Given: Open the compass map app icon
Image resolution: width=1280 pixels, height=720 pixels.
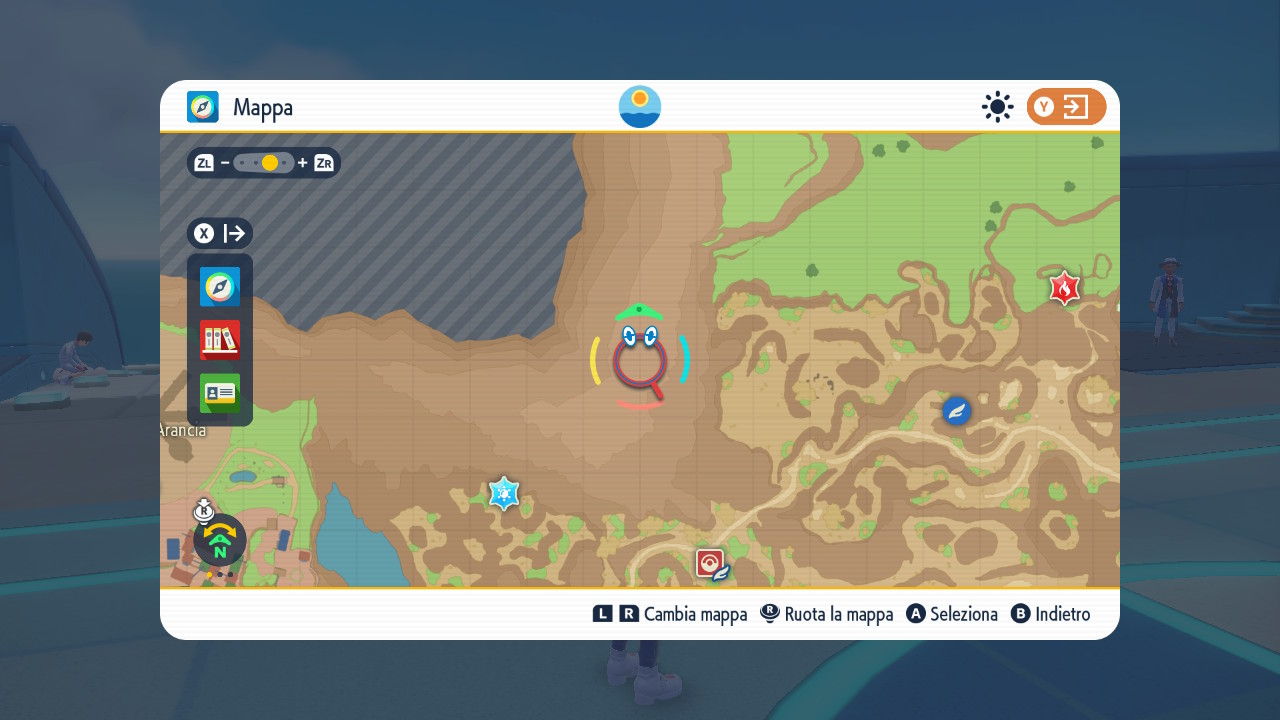Looking at the screenshot, I should (x=220, y=287).
